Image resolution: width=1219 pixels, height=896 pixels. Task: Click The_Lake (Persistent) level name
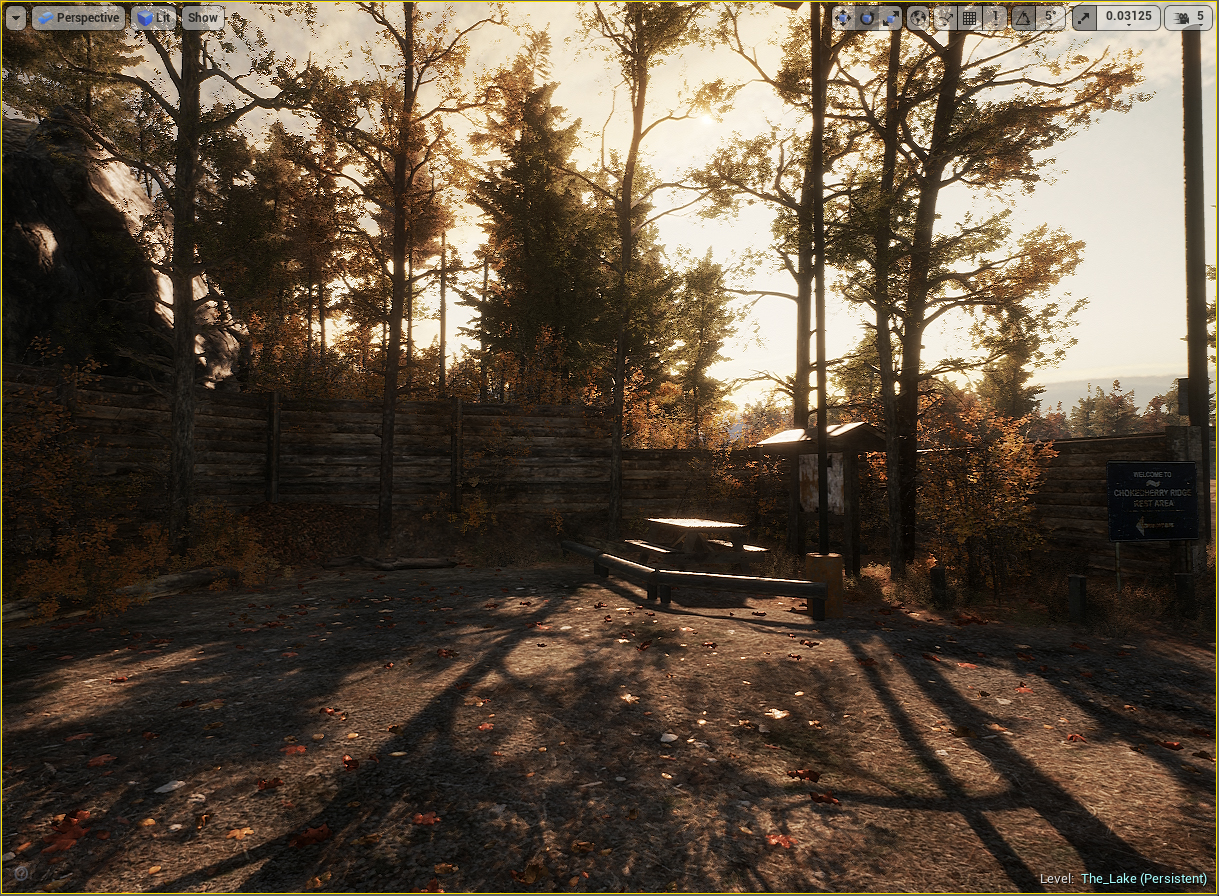[1143, 878]
